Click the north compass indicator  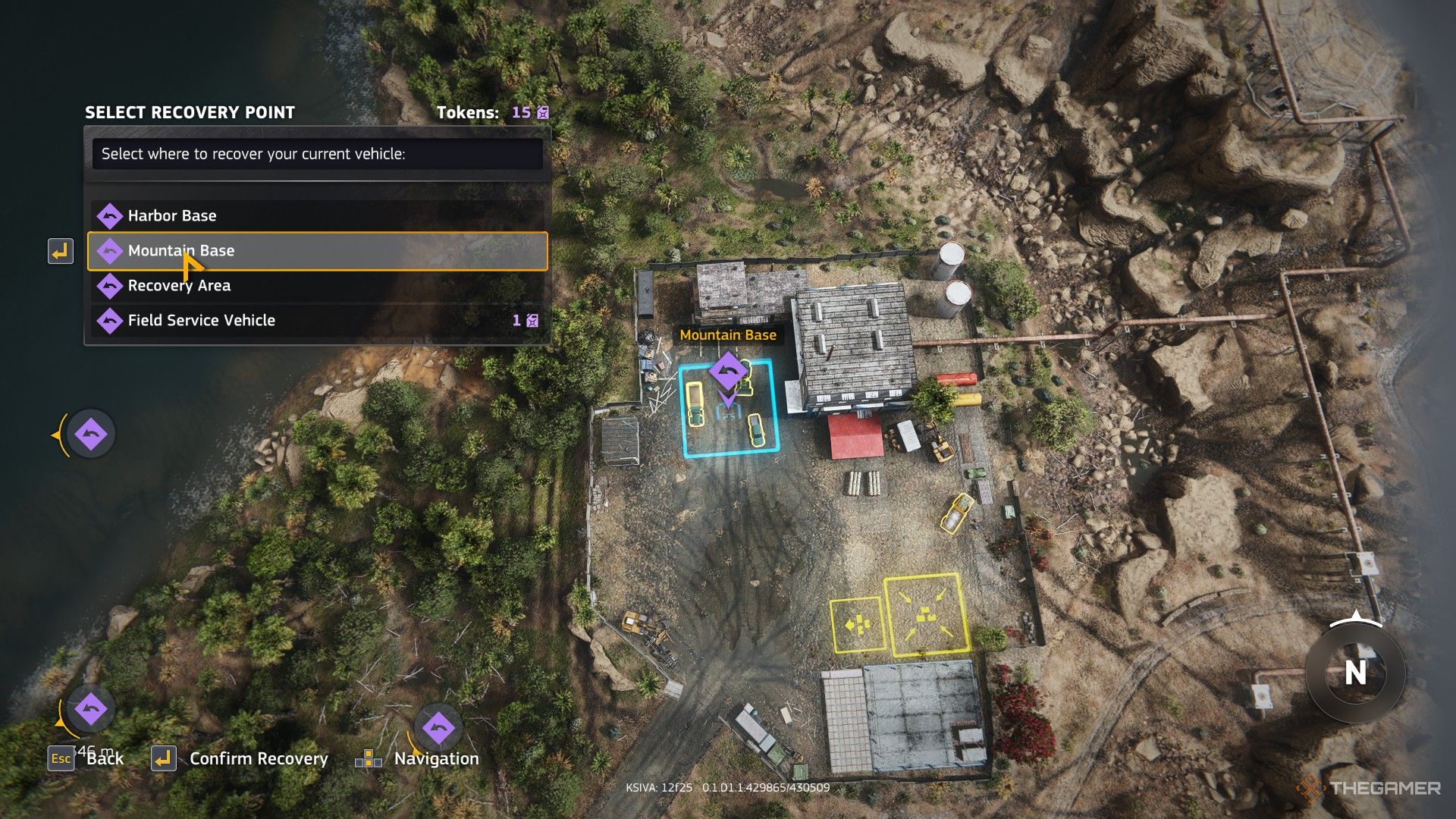coord(1355,672)
